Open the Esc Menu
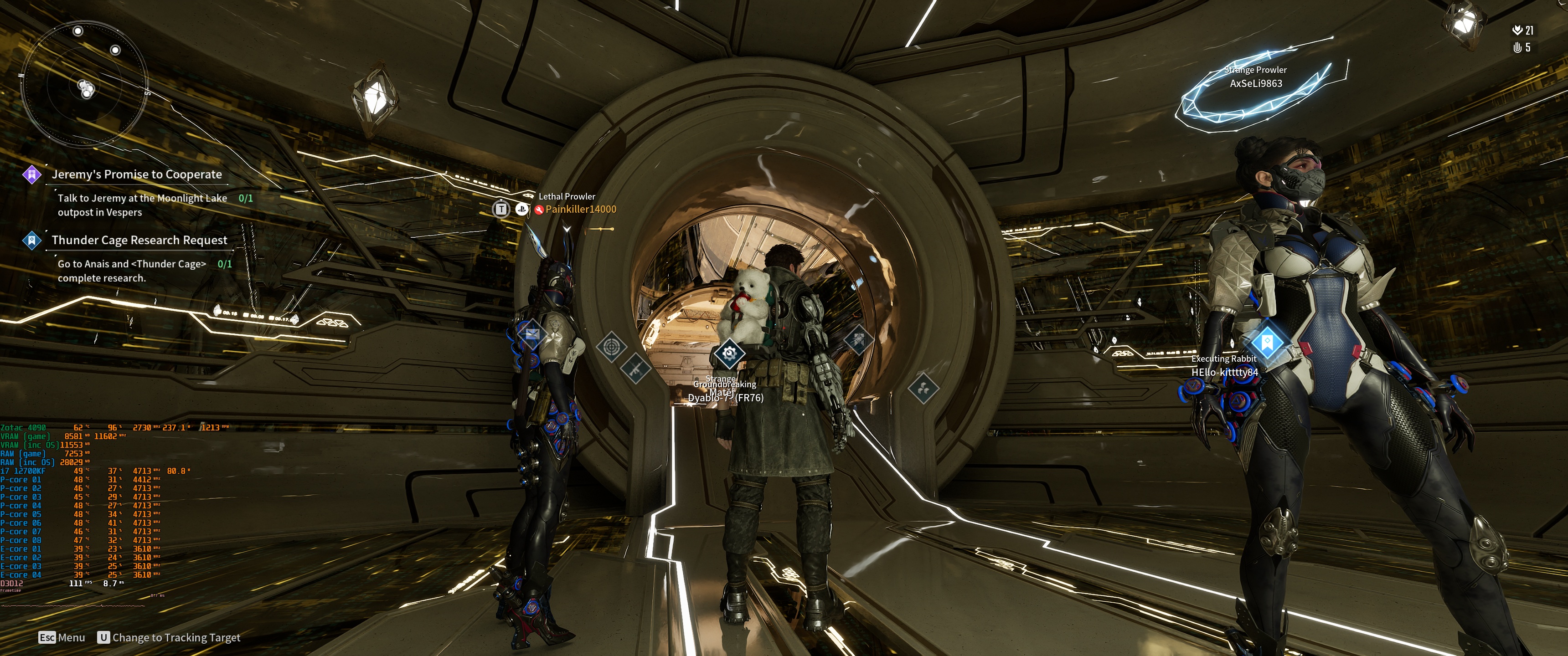This screenshot has width=1568, height=656. 62,637
